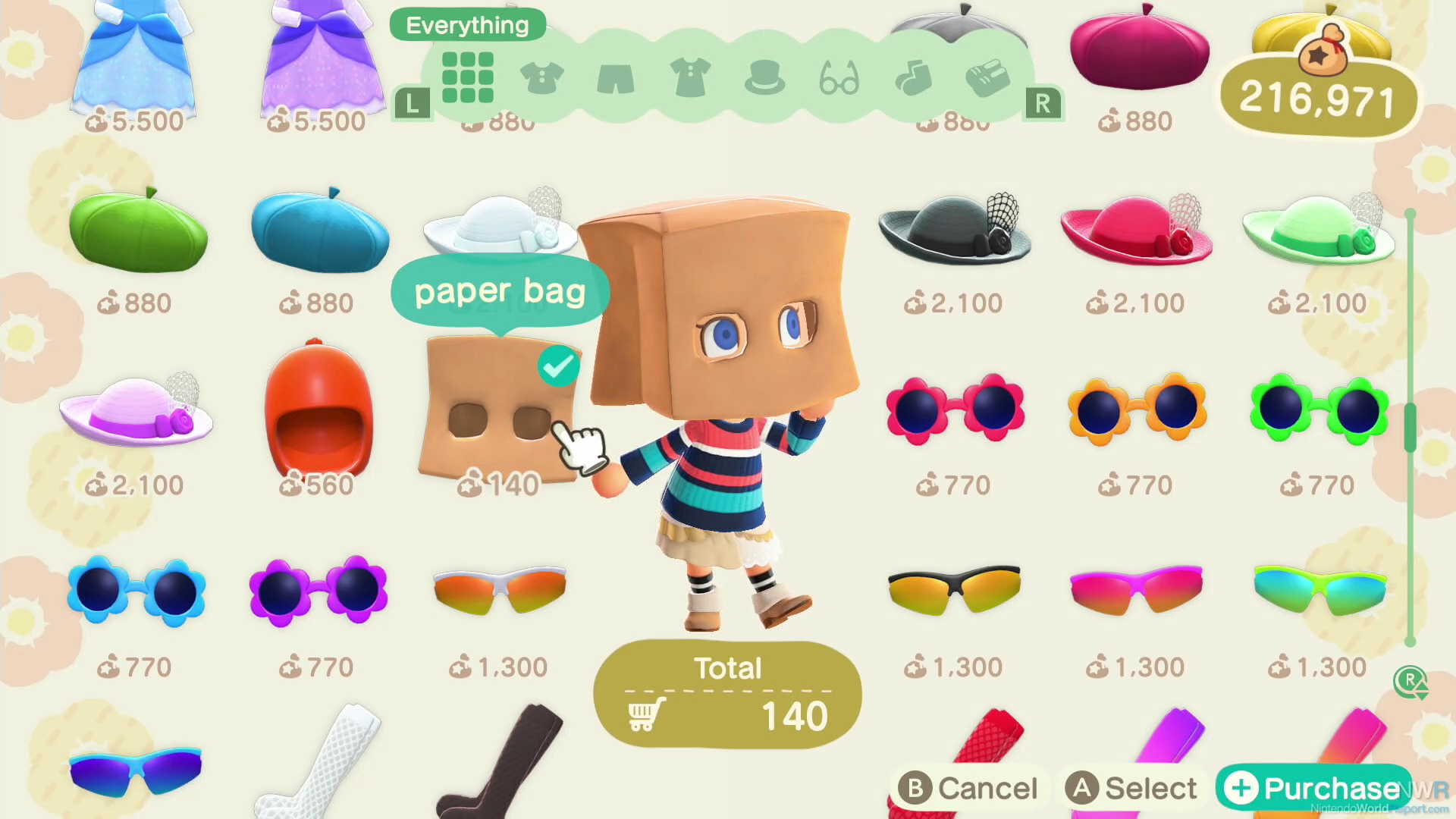
Task: Filter items by the dress icon
Action: click(690, 78)
